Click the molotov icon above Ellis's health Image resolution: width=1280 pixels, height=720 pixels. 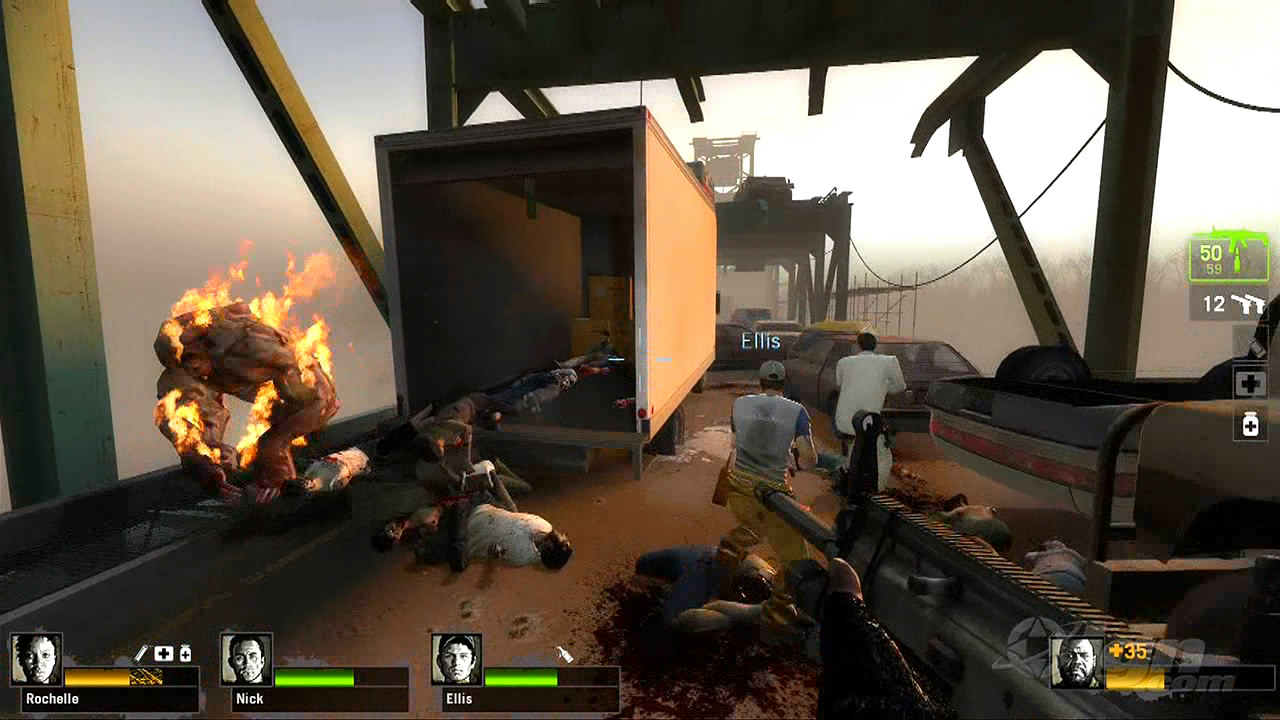tap(565, 654)
